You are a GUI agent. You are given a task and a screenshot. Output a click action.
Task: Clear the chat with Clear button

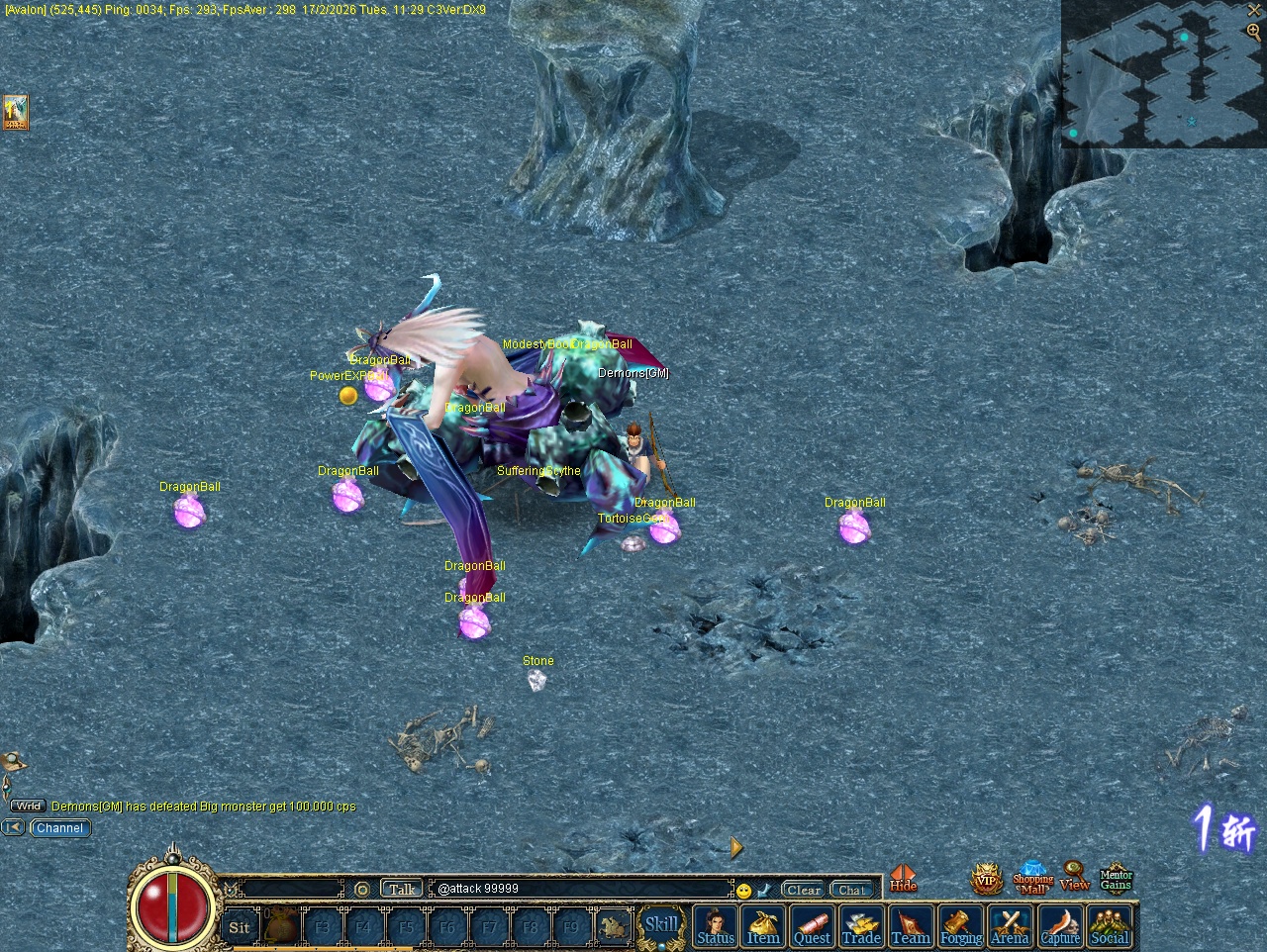803,890
